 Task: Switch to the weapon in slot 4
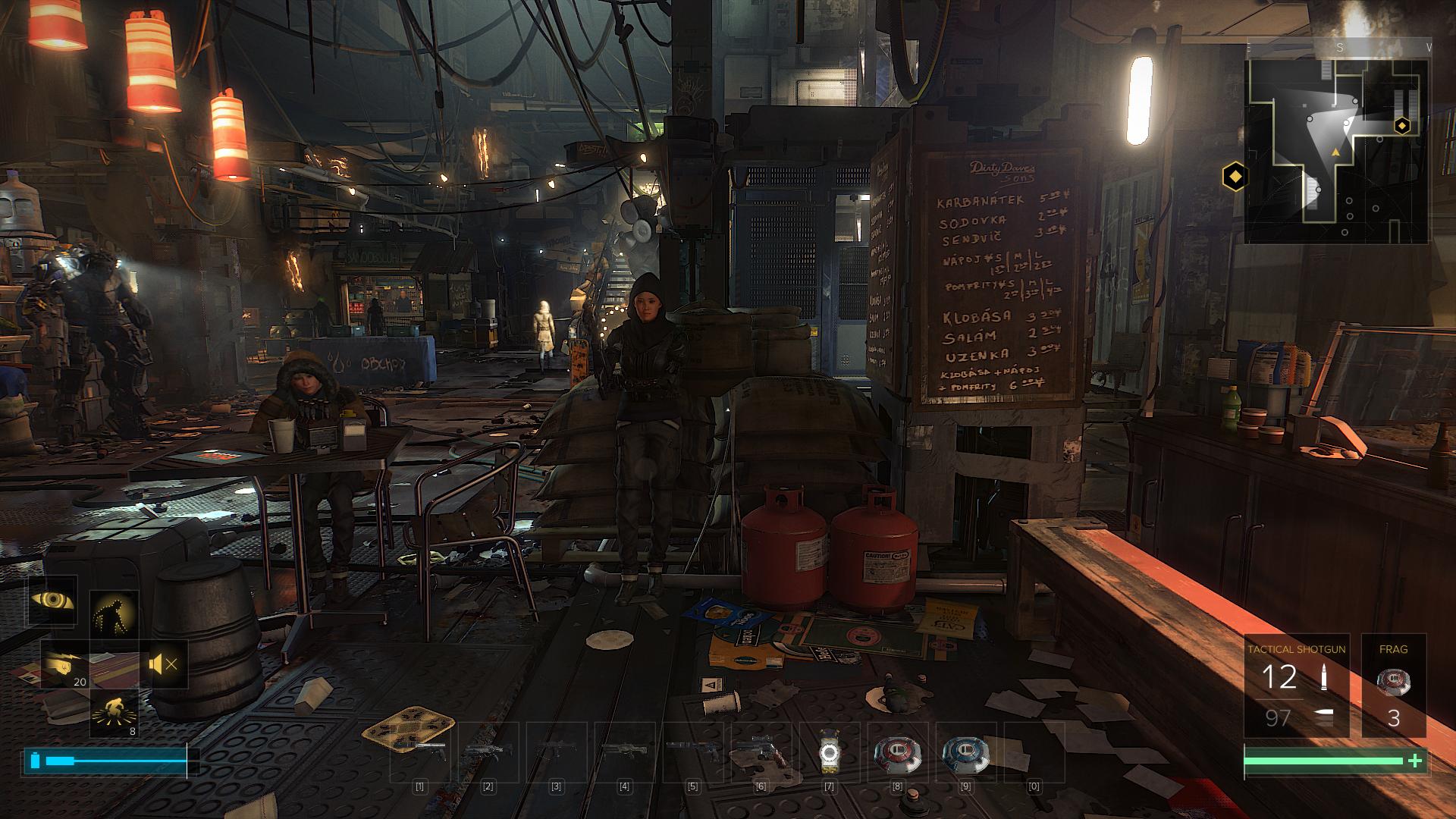click(x=625, y=751)
